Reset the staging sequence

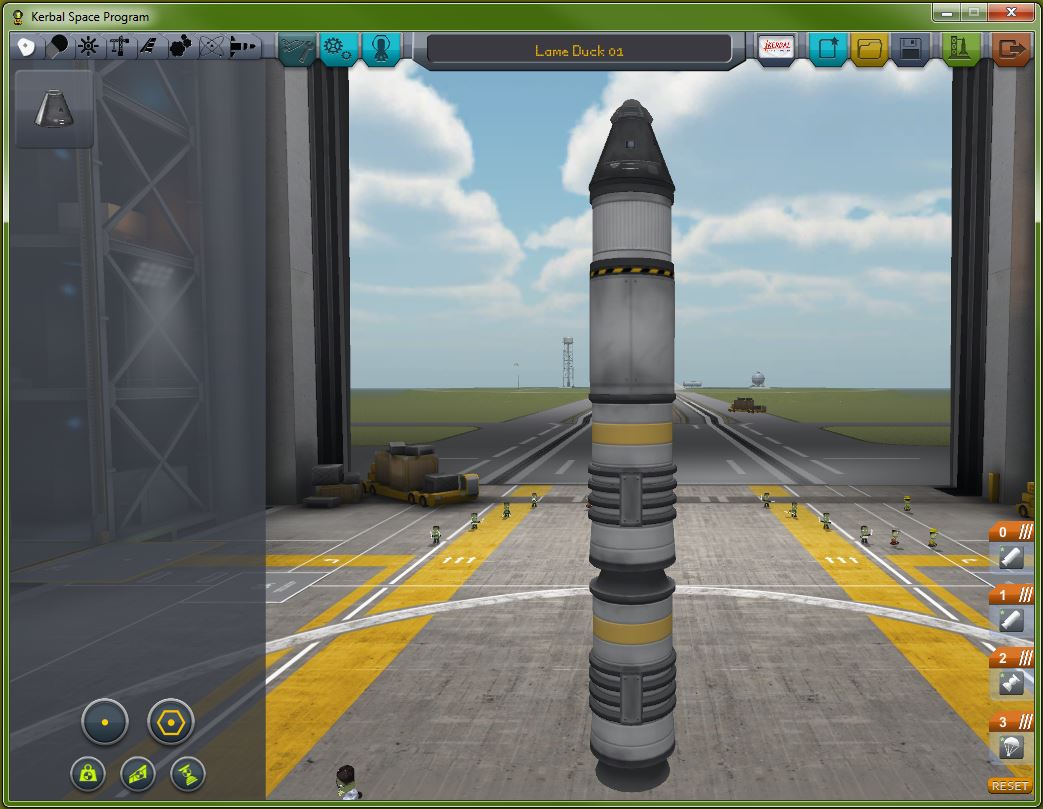[x=1010, y=786]
